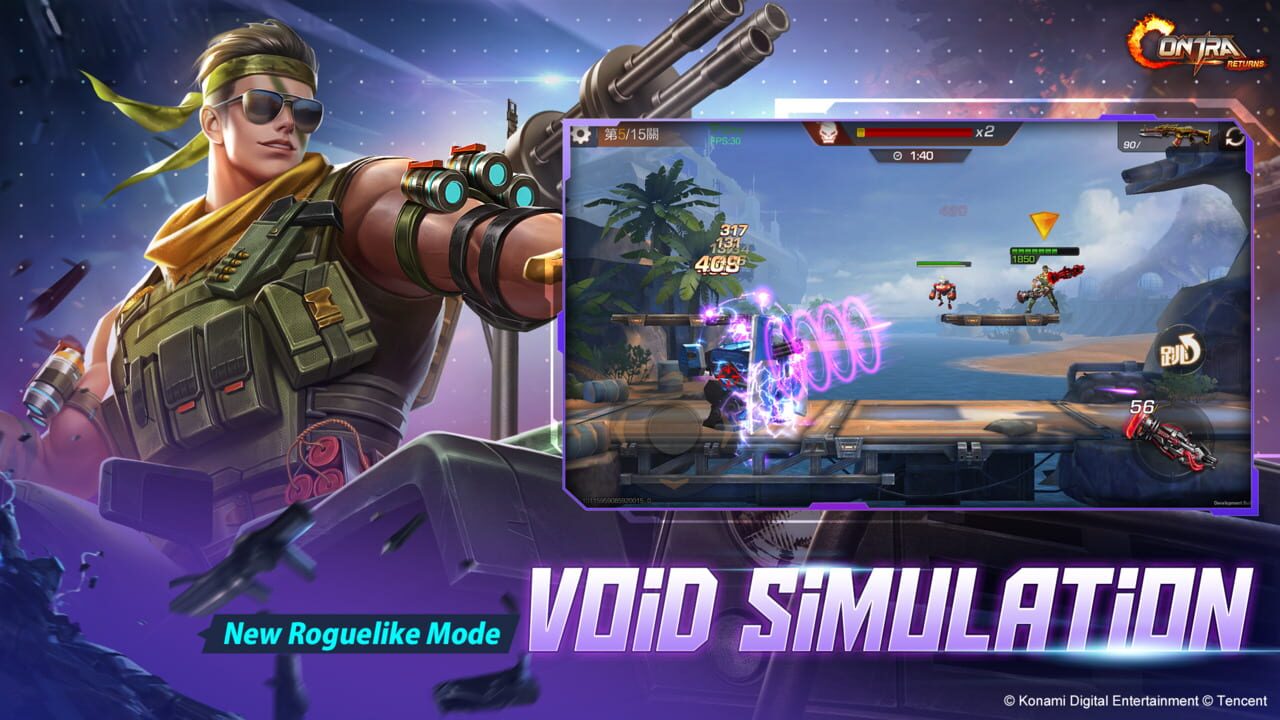Open the settings gear in the game HUD
The image size is (1280, 720).
(582, 132)
